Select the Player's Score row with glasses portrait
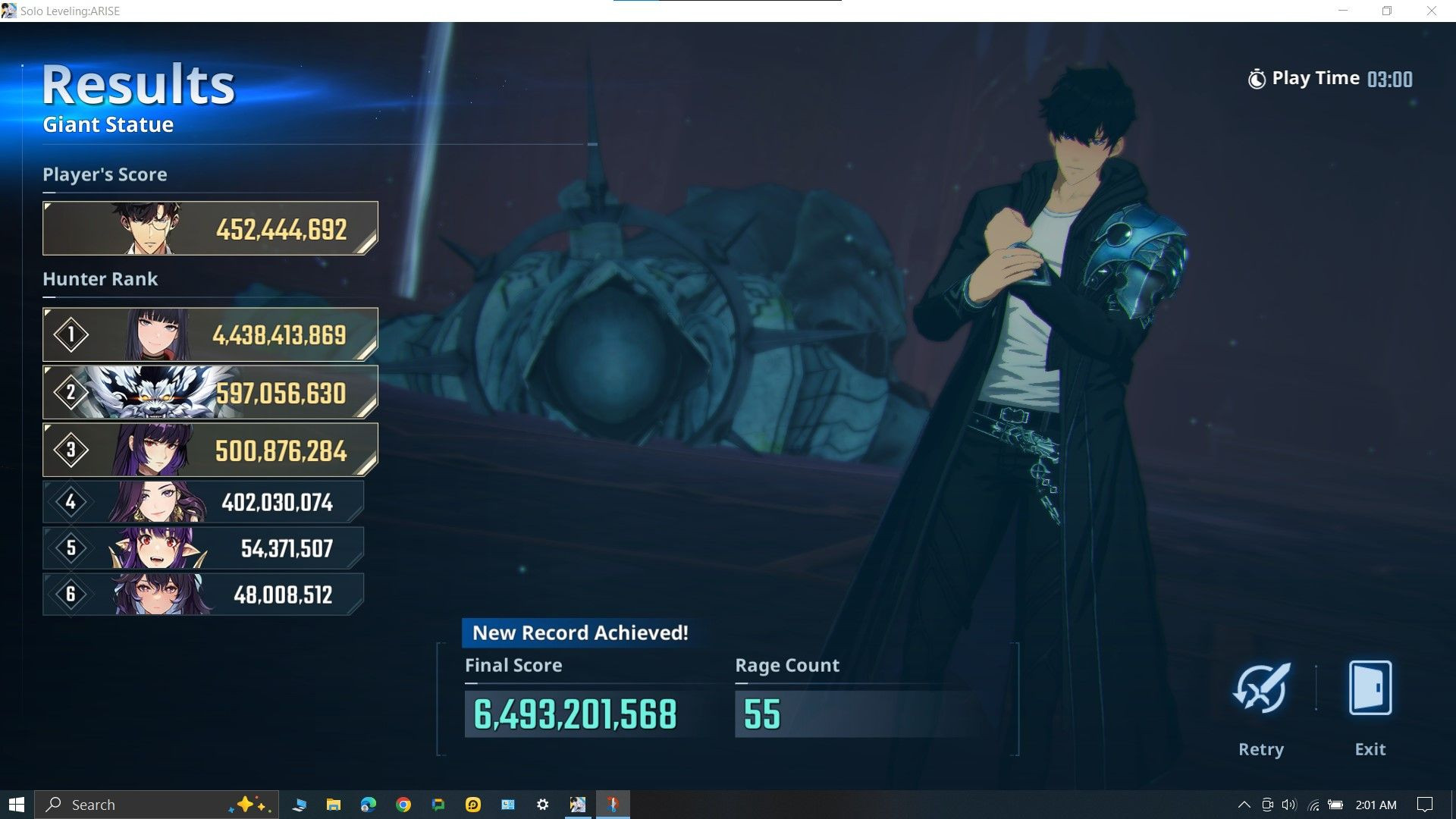This screenshot has width=1456, height=819. click(x=210, y=228)
